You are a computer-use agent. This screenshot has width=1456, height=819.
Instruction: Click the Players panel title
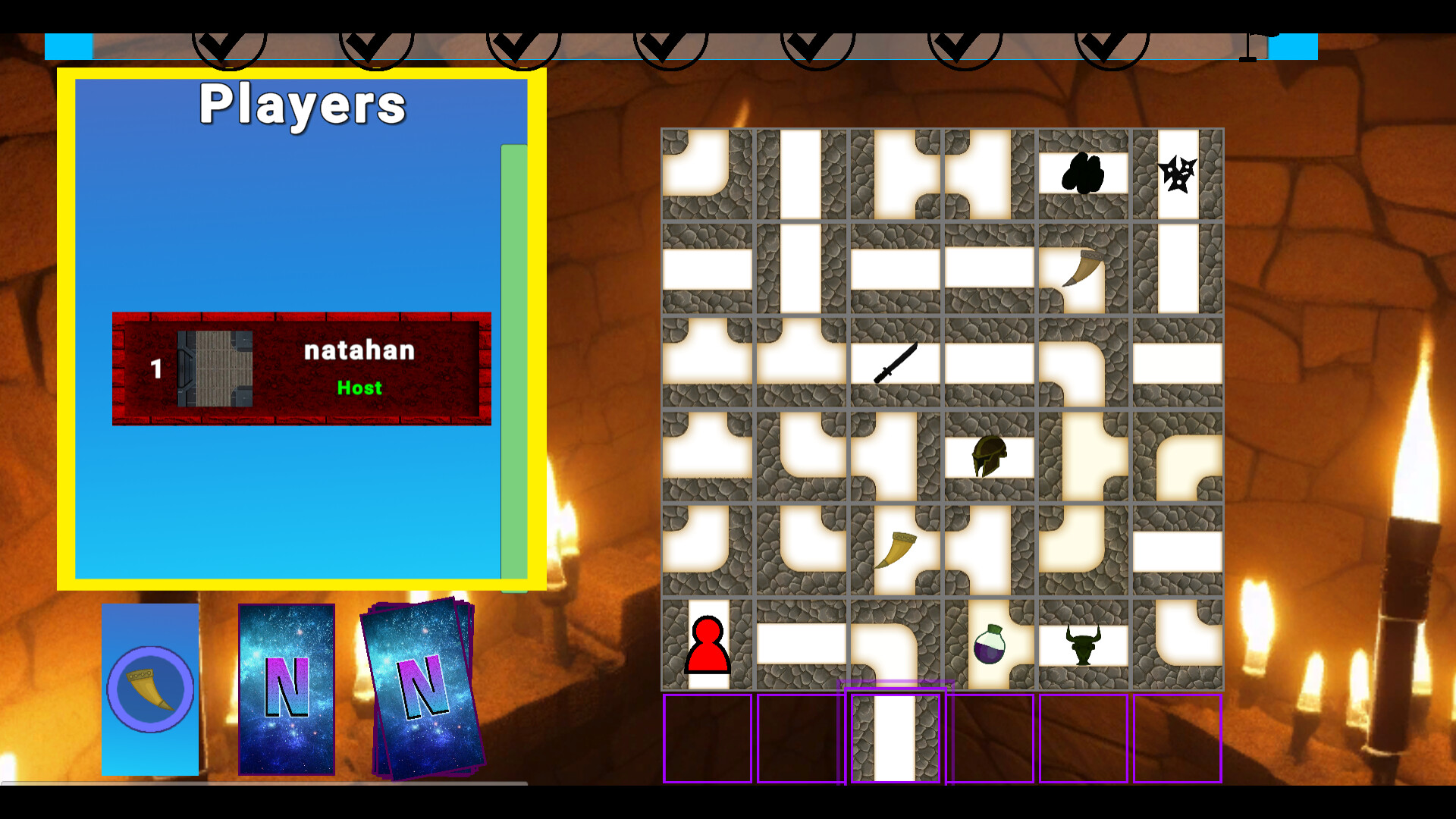302,103
